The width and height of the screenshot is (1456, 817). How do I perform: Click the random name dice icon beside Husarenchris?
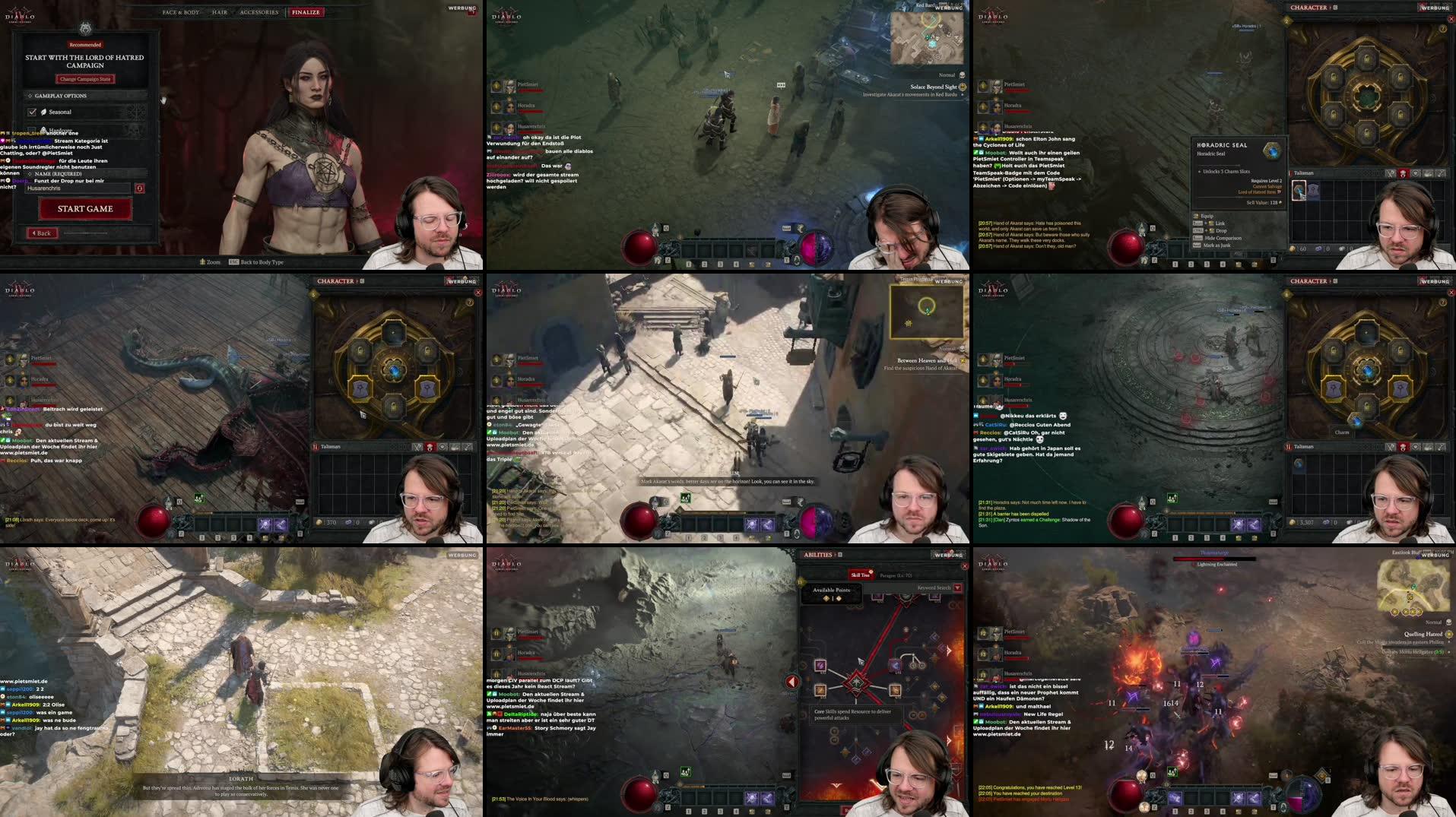pos(140,188)
